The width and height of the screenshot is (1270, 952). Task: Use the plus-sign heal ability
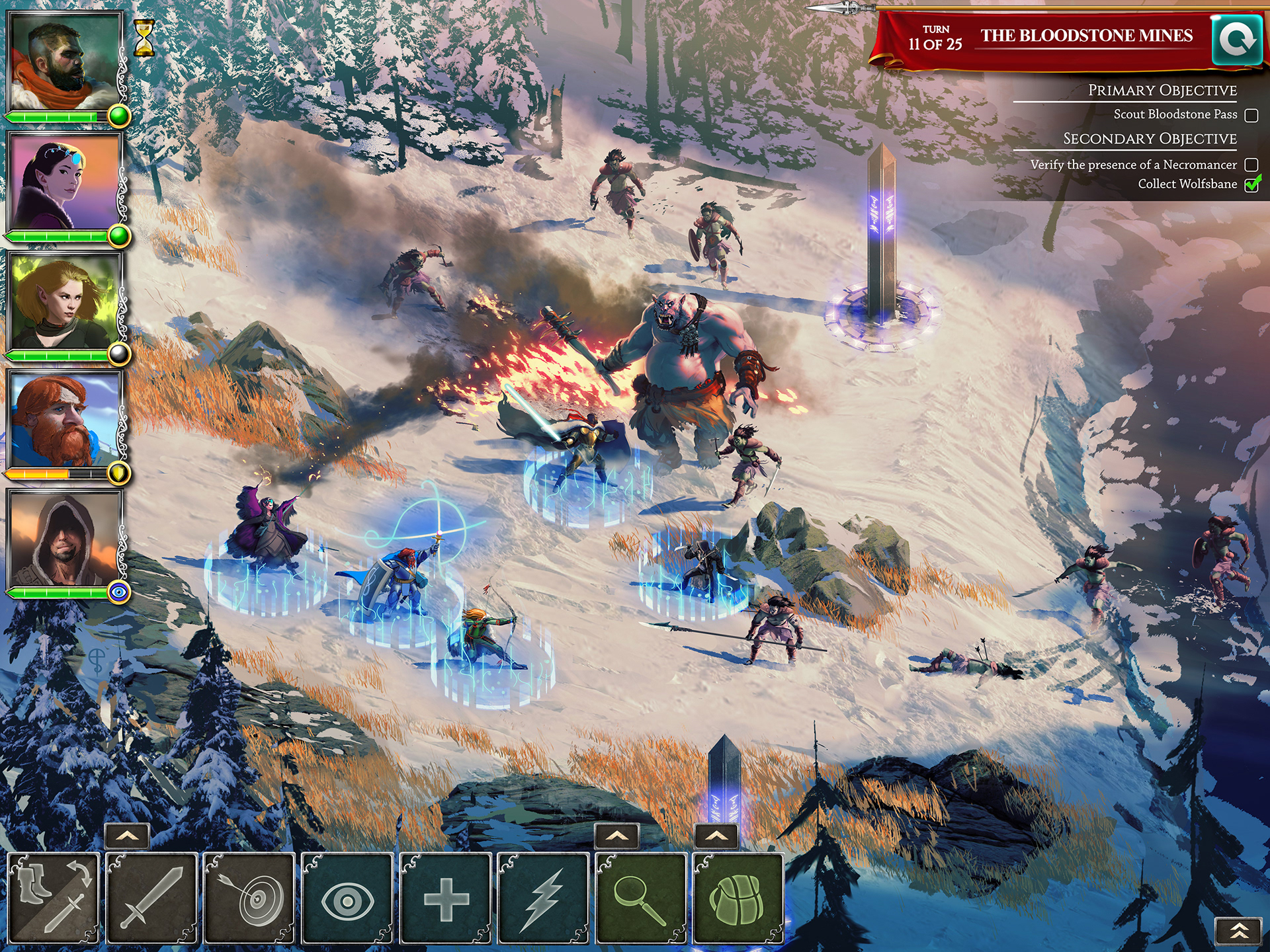coord(446,897)
